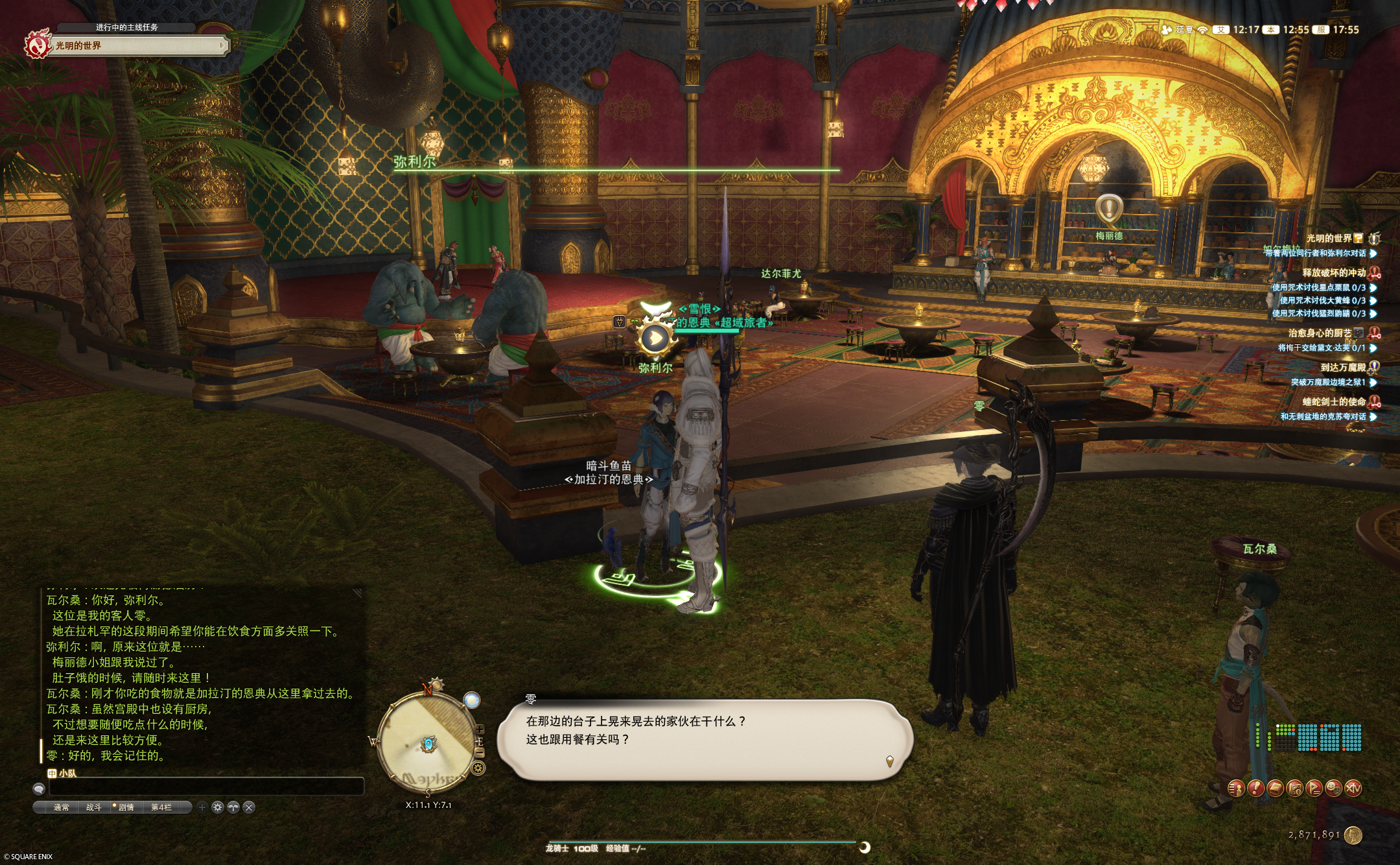1400x865 pixels.
Task: Select the 剧情 chat tab
Action: (x=126, y=807)
